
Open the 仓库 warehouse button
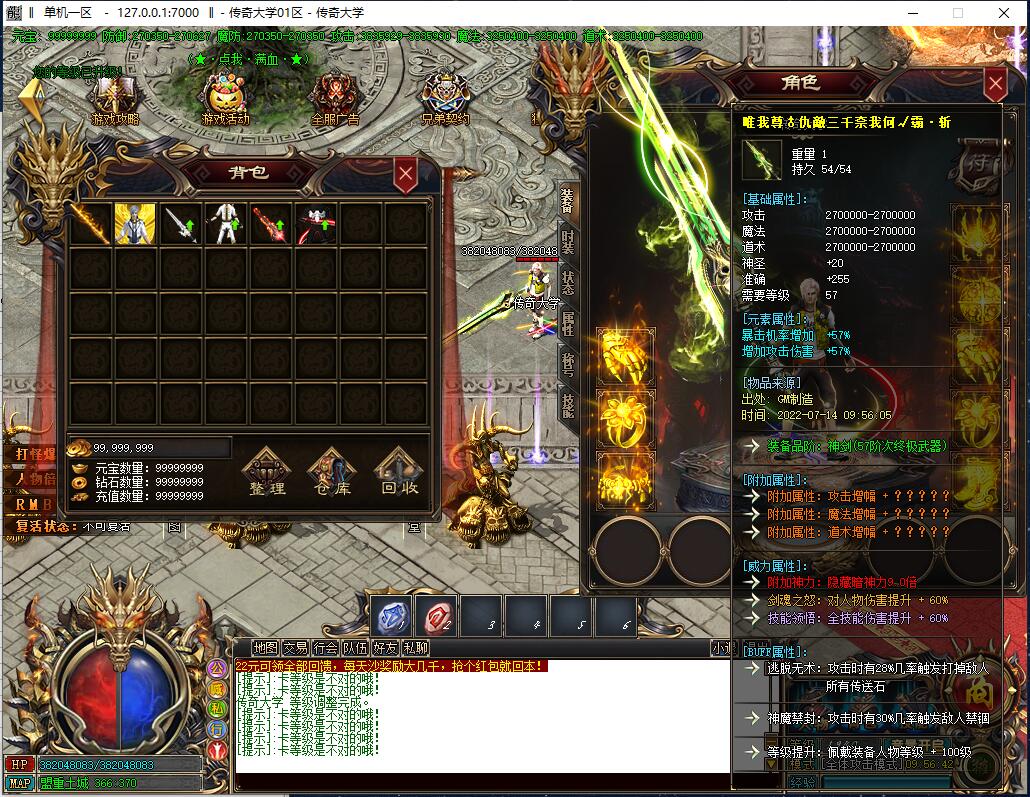pyautogui.click(x=333, y=475)
